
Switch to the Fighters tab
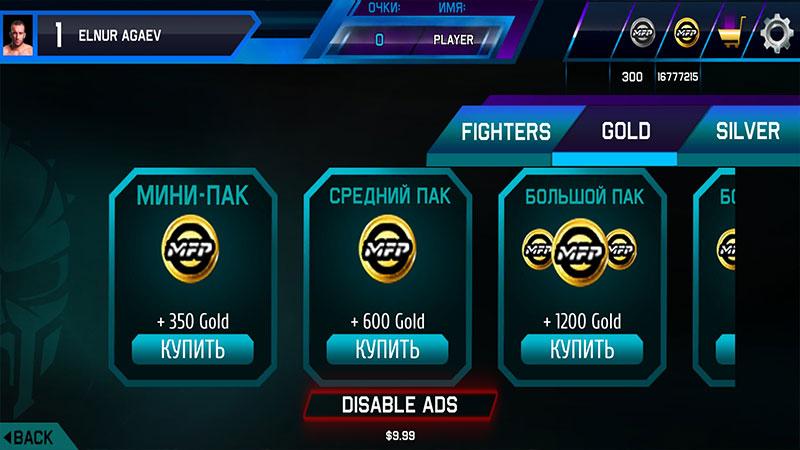pyautogui.click(x=505, y=131)
